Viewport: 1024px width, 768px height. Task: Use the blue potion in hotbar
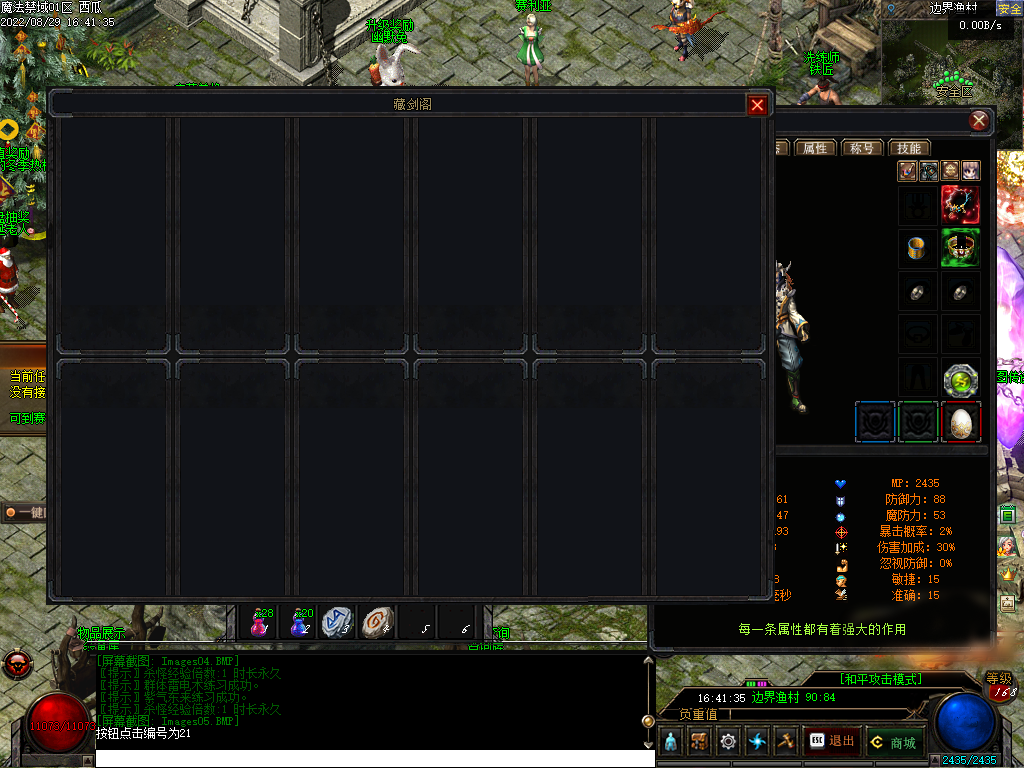[x=299, y=623]
